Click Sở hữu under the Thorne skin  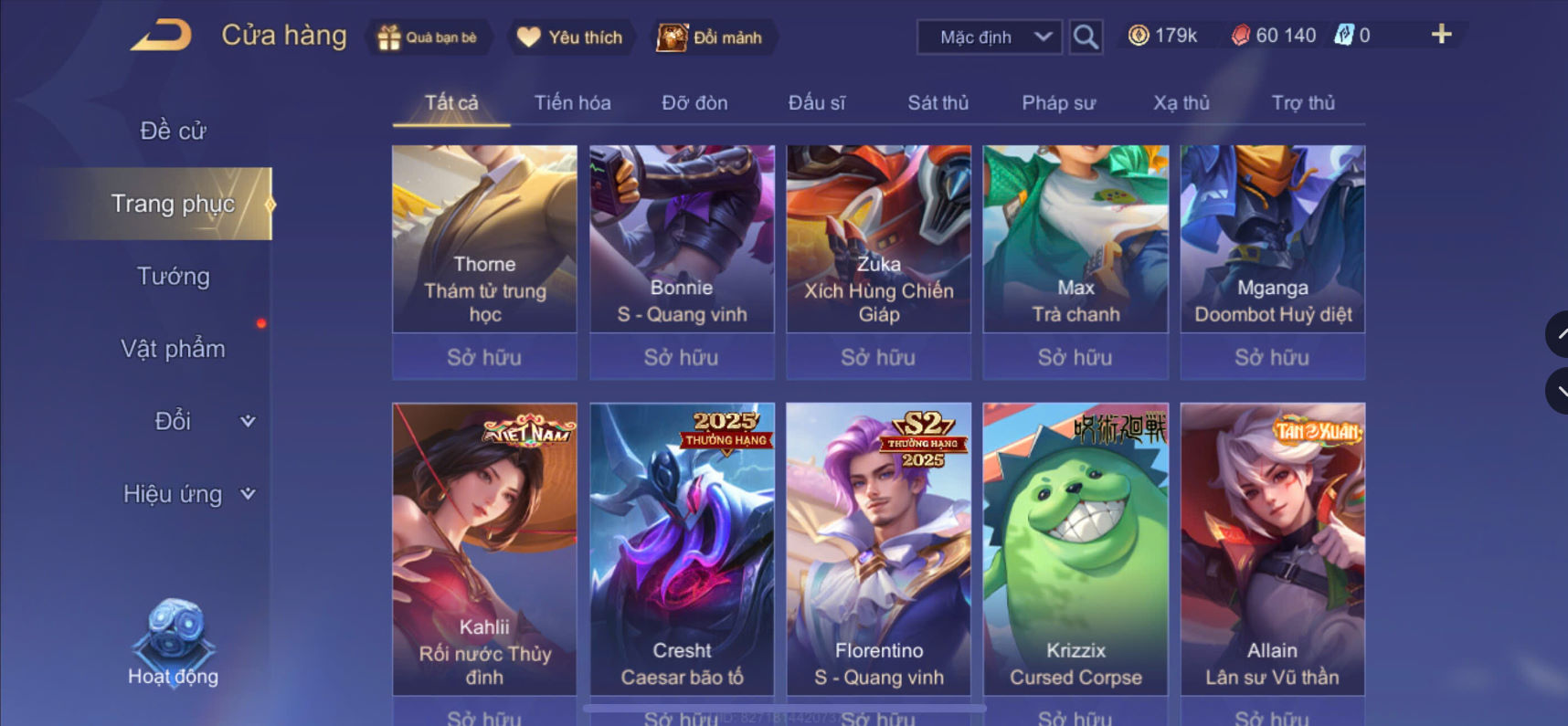483,357
